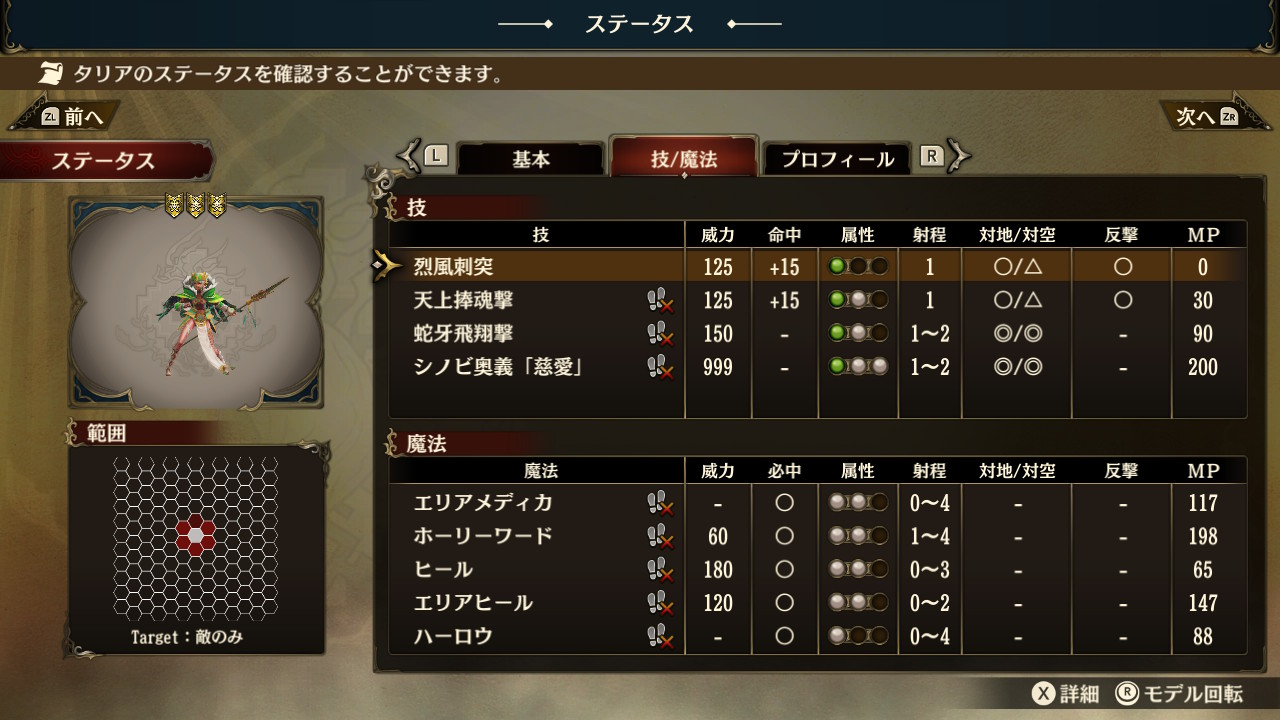Select the ヒール spell row
This screenshot has height=720, width=1280.
coord(444,570)
